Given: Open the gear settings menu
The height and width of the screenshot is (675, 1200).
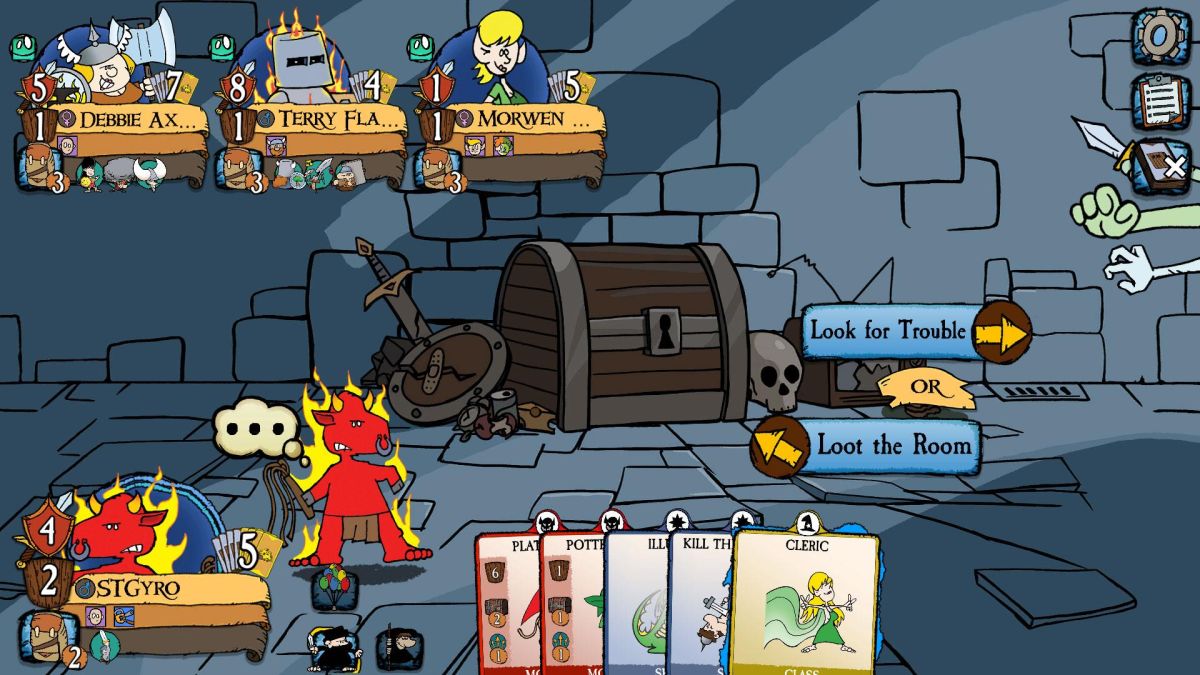Looking at the screenshot, I should (1160, 36).
